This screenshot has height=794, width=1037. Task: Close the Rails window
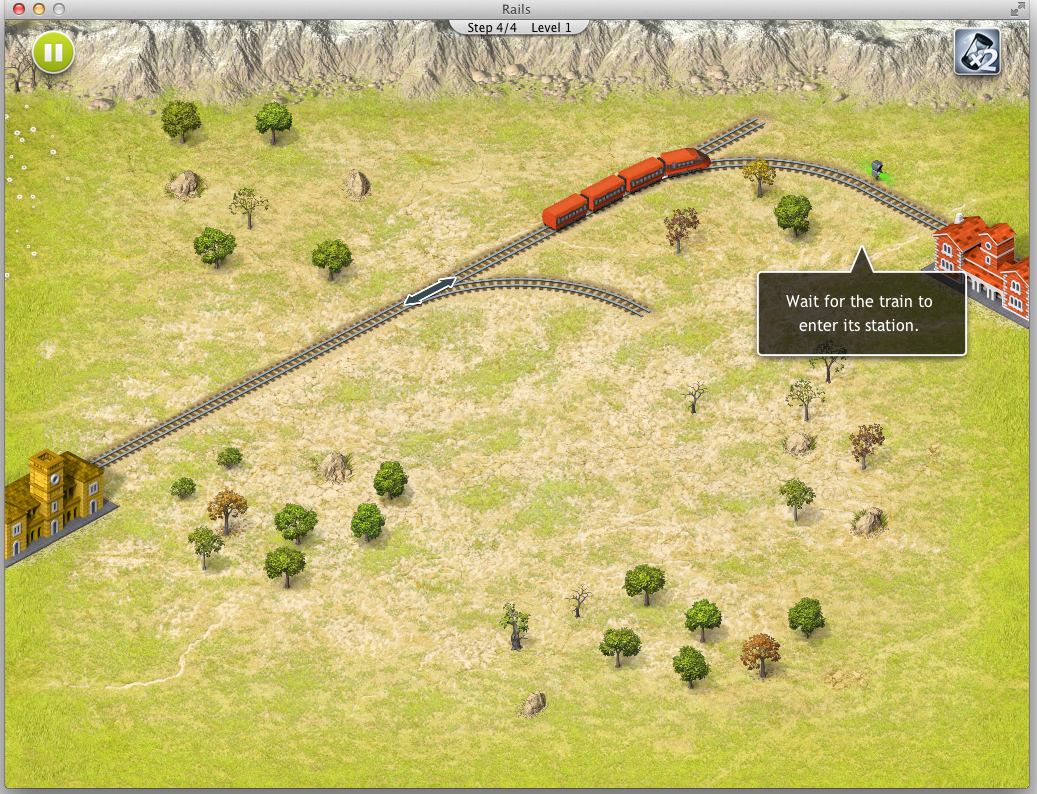[x=18, y=9]
